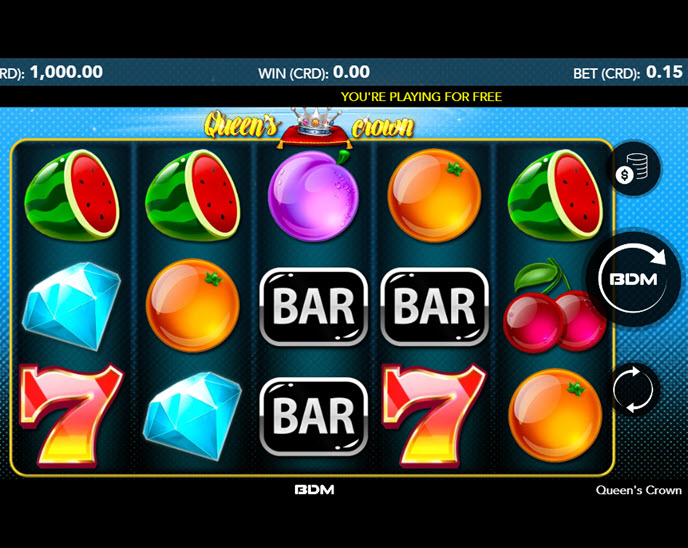The image size is (688, 548).
Task: Open the bet coins settings
Action: pos(636,168)
